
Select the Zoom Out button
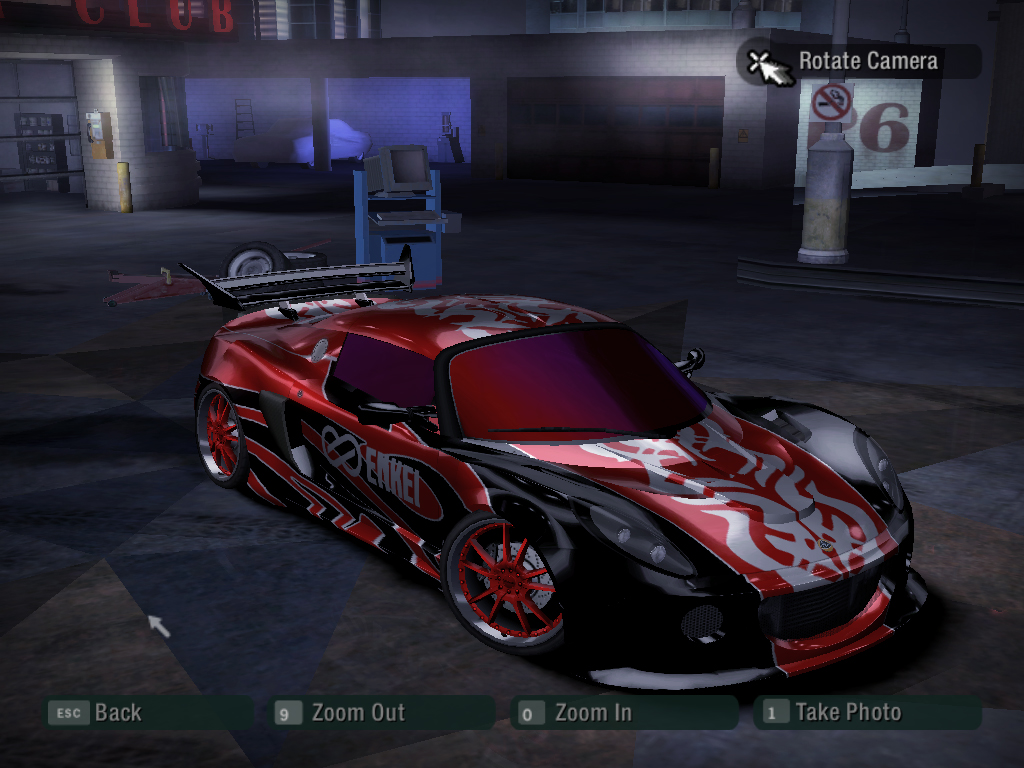(357, 713)
